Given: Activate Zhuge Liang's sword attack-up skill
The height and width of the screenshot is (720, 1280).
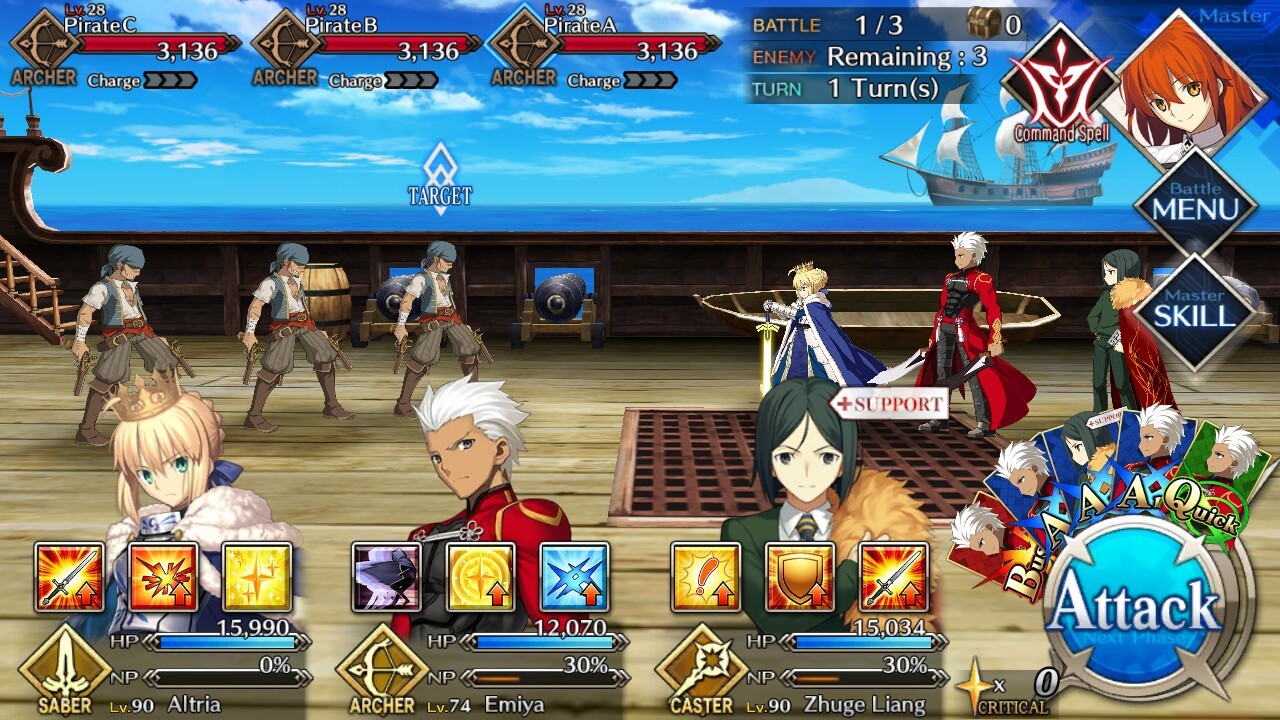Looking at the screenshot, I should 894,577.
